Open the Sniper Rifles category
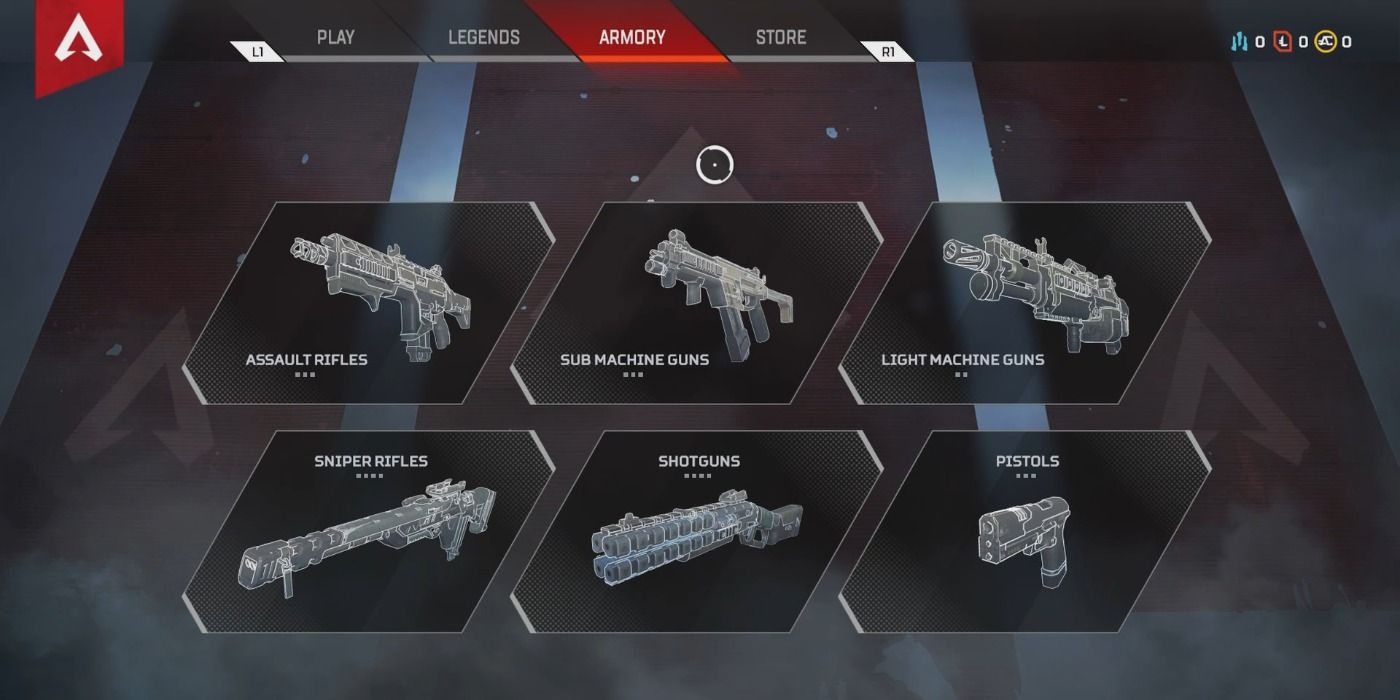 click(368, 531)
